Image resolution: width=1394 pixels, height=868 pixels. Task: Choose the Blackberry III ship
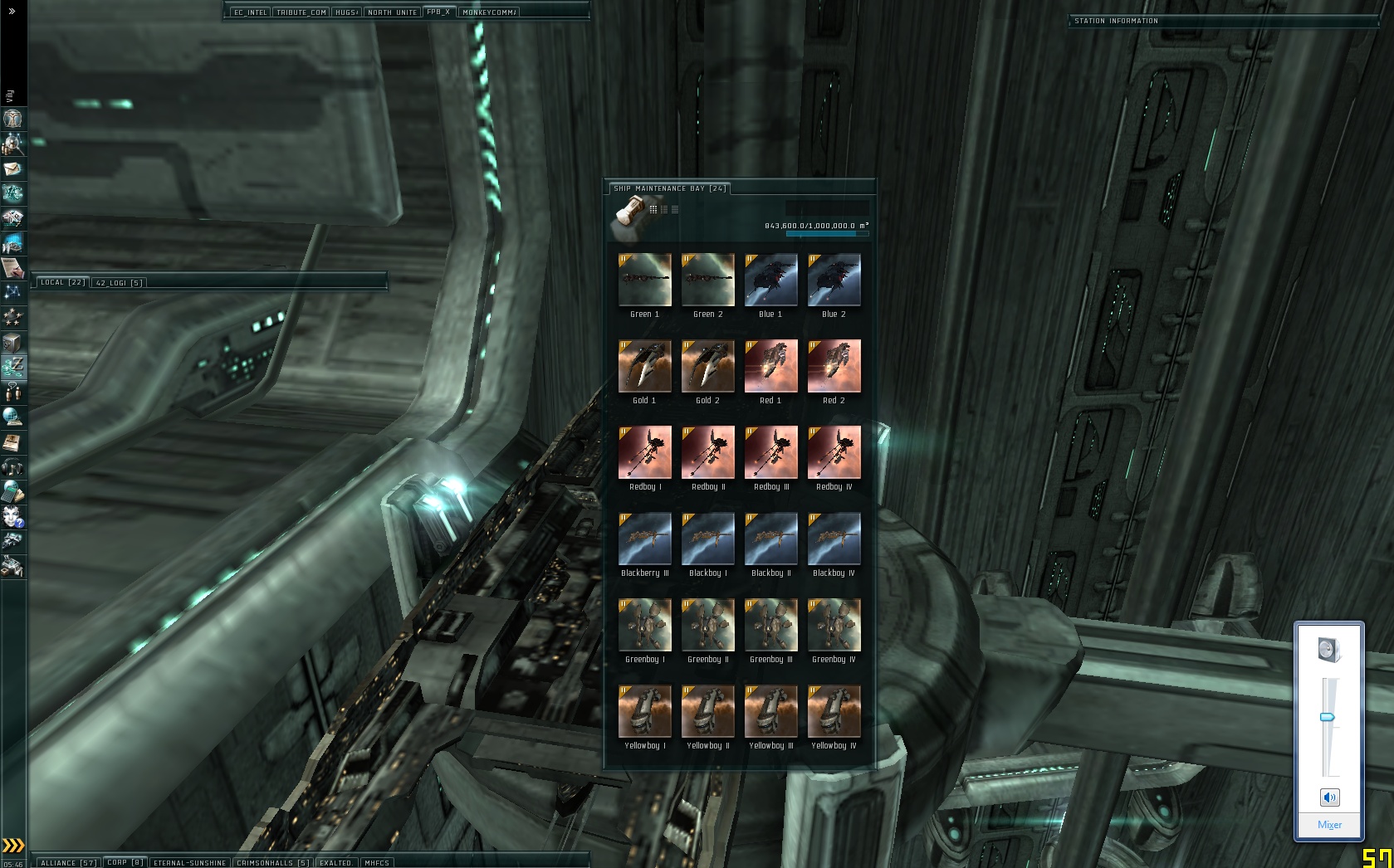[x=644, y=539]
